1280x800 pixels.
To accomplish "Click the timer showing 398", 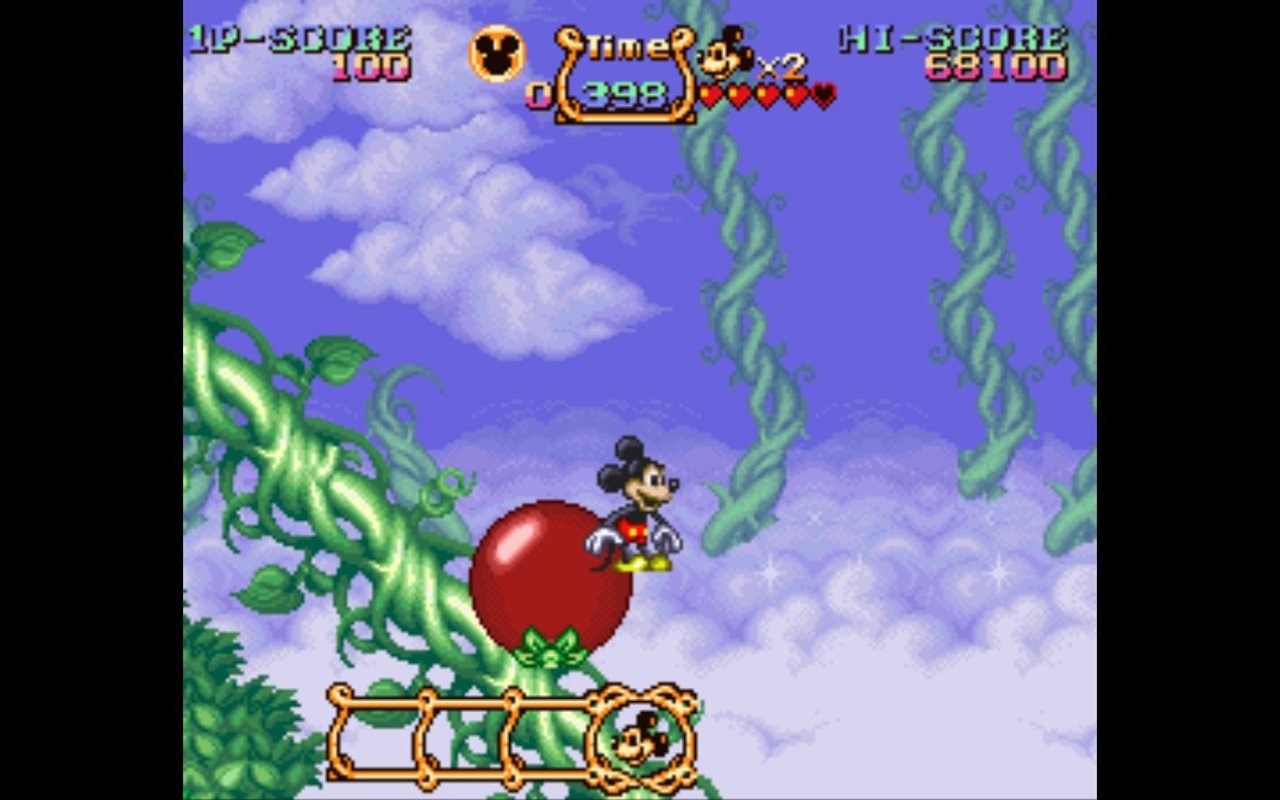I will (x=624, y=93).
